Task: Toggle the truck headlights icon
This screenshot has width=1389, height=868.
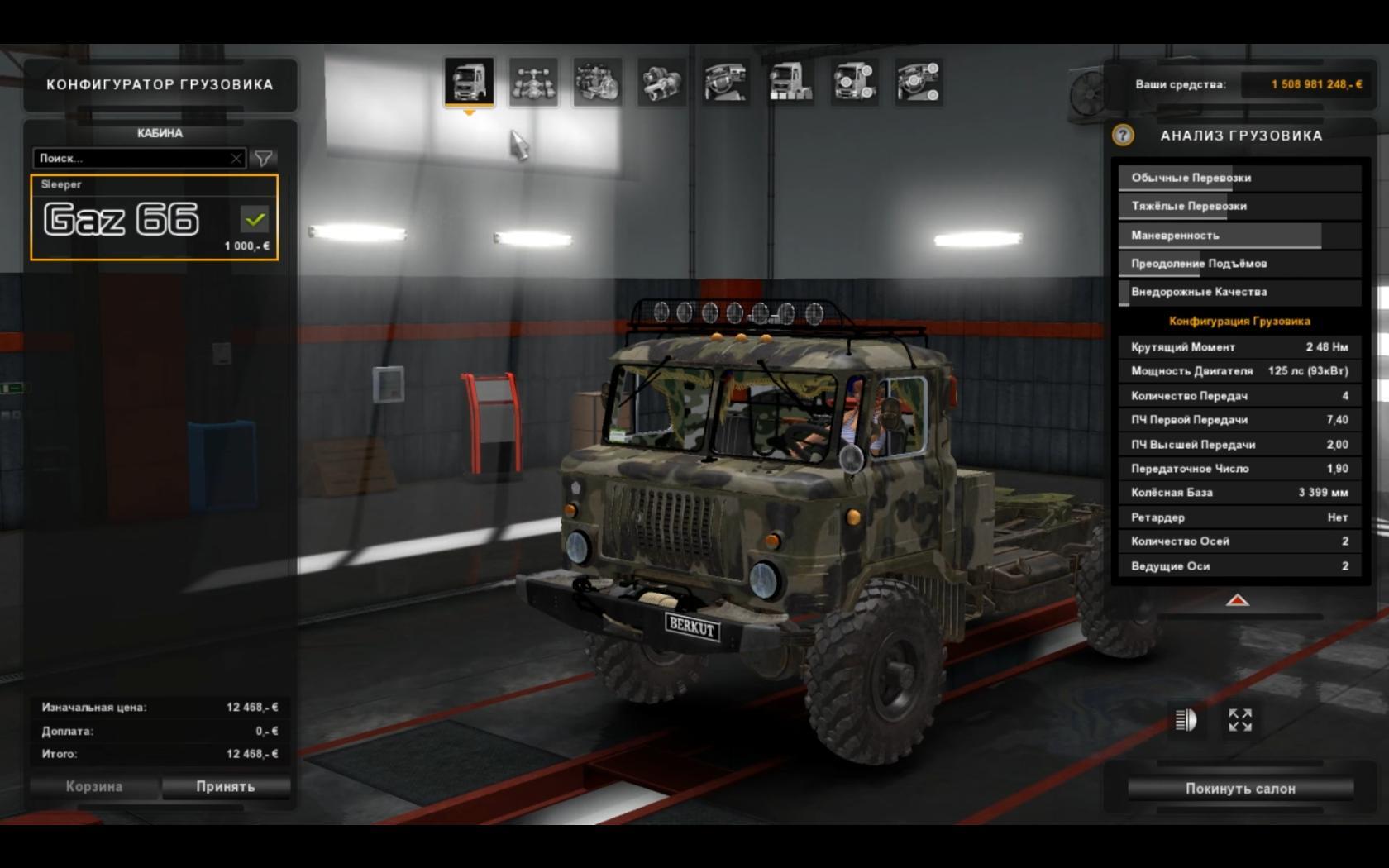Action: coord(1186,720)
